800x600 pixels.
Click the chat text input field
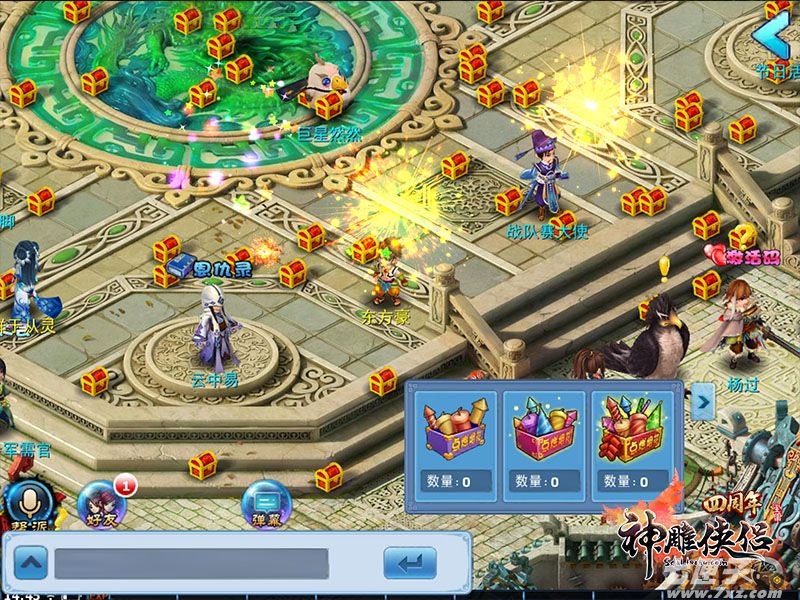190,564
